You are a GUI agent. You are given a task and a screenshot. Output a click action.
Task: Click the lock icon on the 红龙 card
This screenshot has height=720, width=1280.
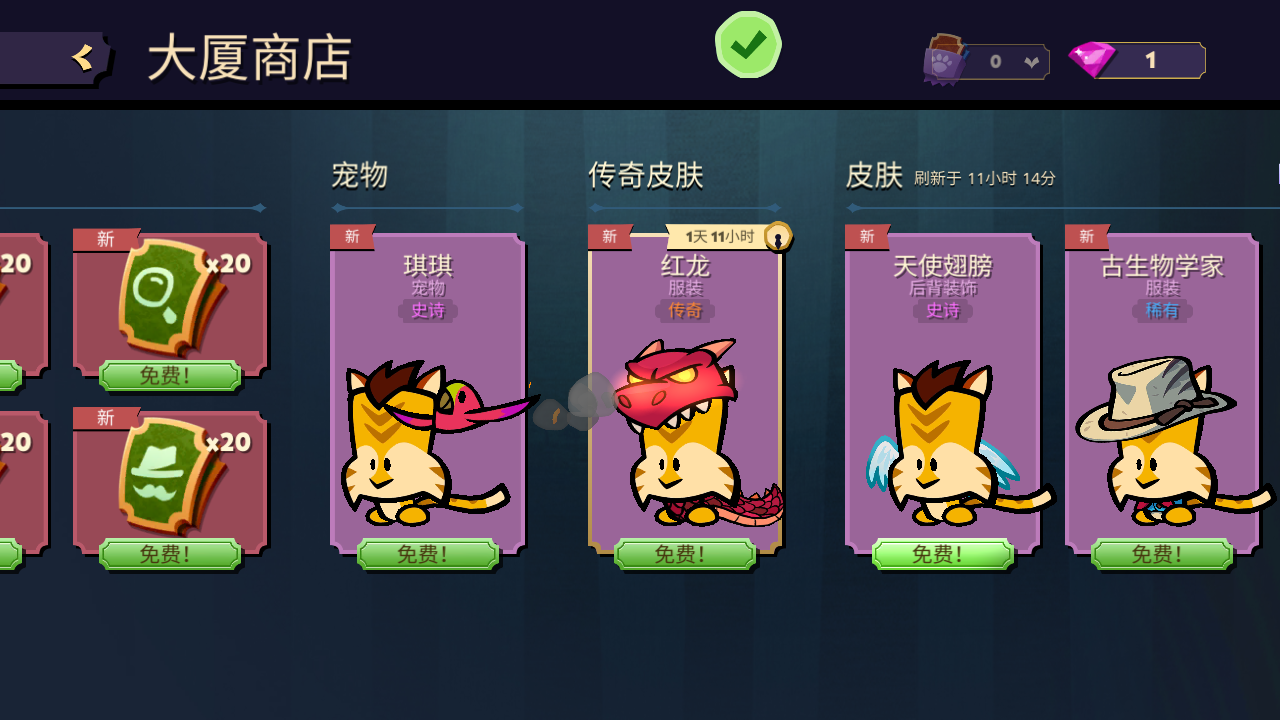pyautogui.click(x=779, y=236)
